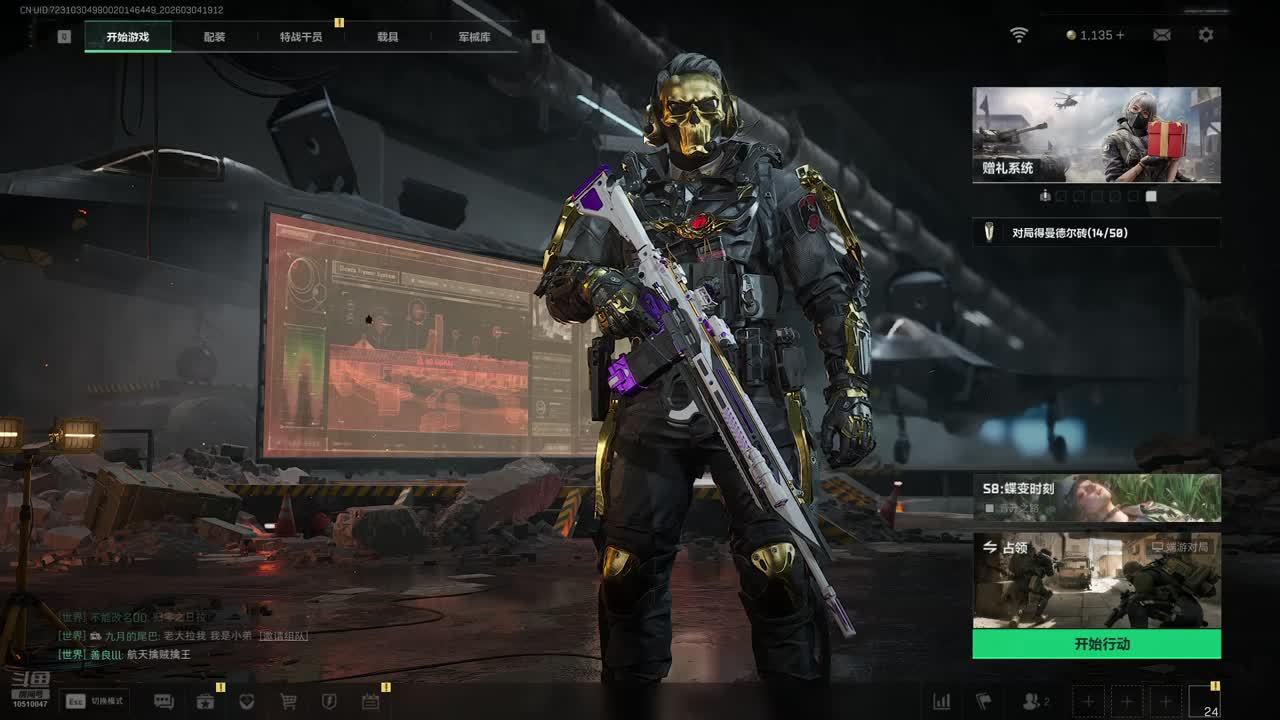1280x720 pixels.
Task: Open the 赠礼系统 gift system banner
Action: (x=1096, y=134)
